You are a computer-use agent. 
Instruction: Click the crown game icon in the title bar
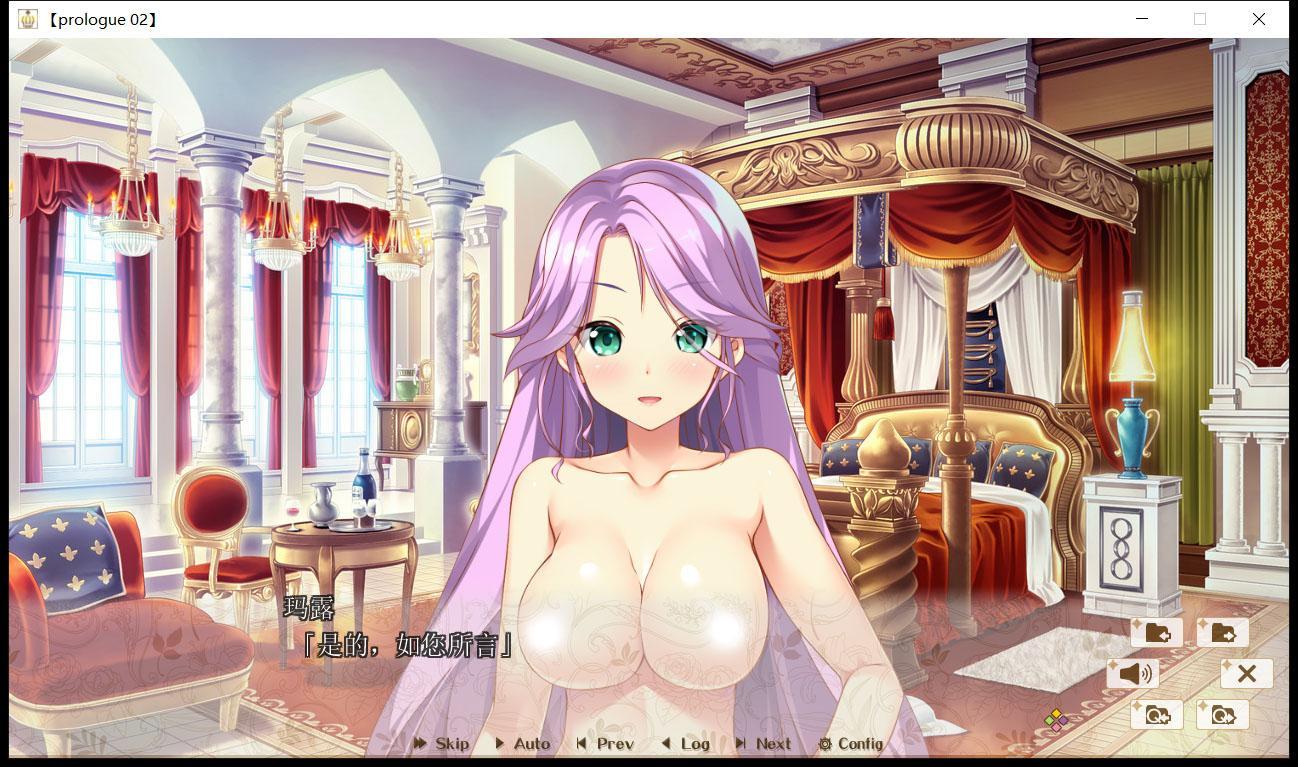pos(27,18)
